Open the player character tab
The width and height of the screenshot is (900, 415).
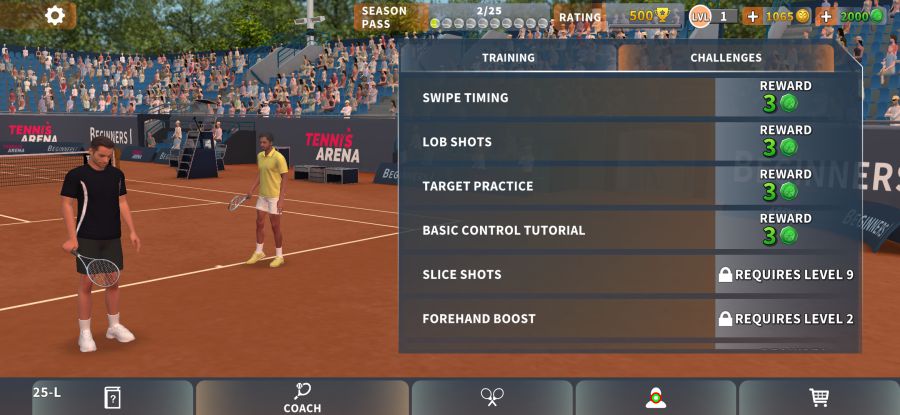coord(655,397)
